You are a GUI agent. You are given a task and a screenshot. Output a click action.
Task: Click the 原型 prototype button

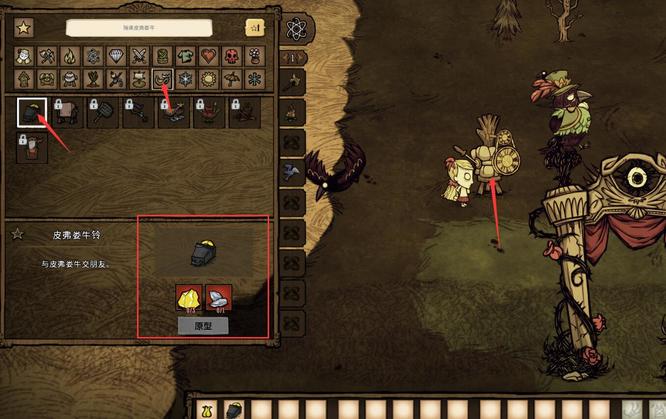[x=203, y=326]
